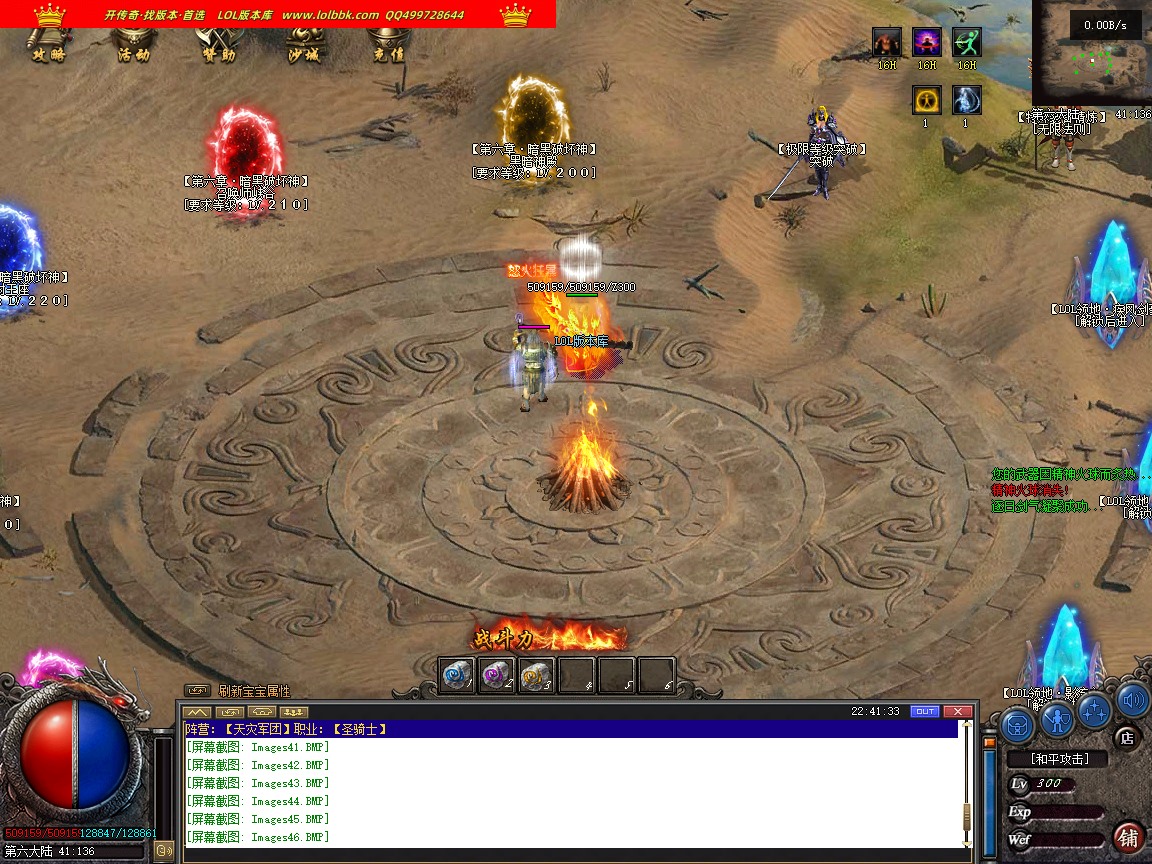Screen dimensions: 1152x864
Task: Use the purple scroll in hotbar slot 2
Action: pyautogui.click(x=496, y=676)
